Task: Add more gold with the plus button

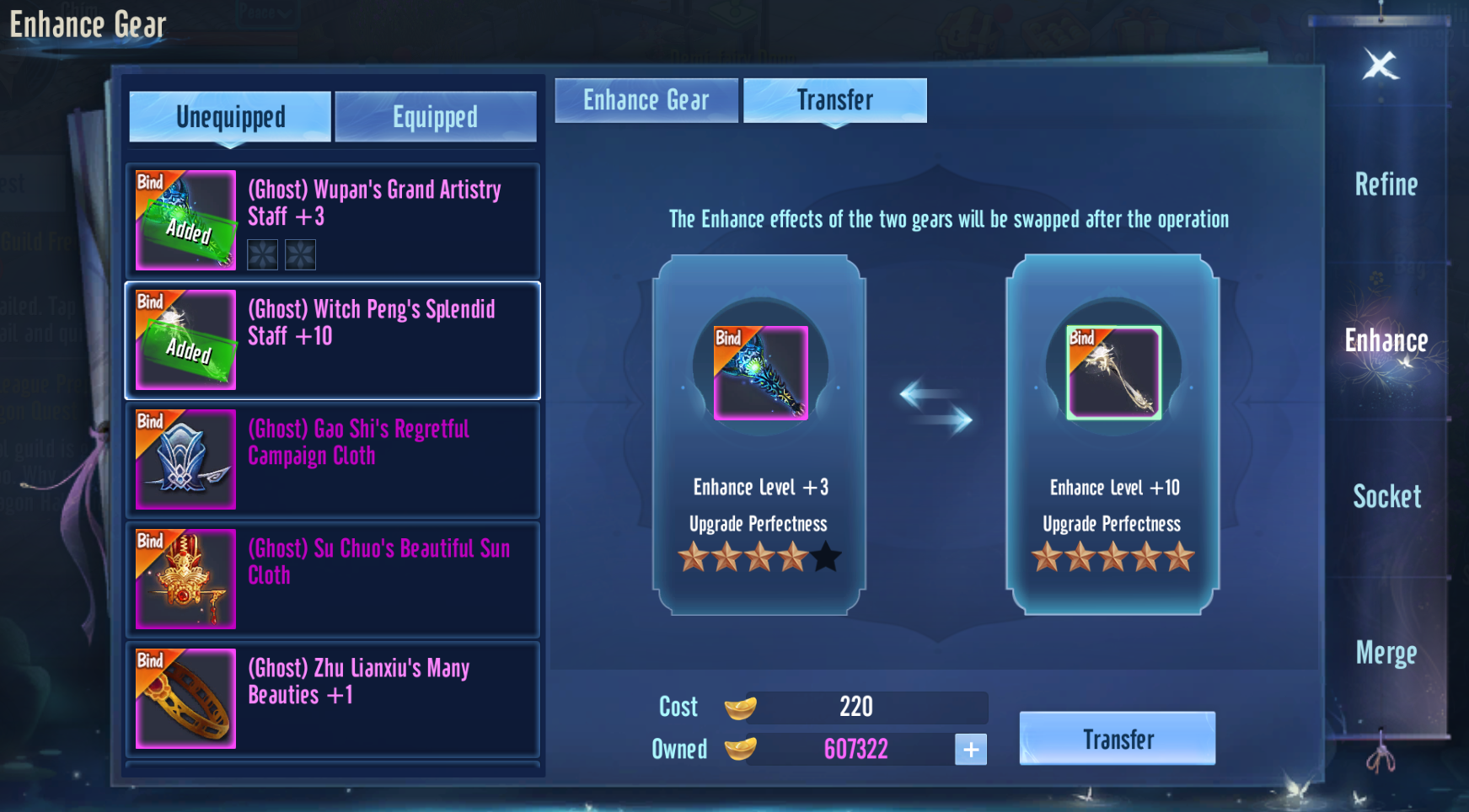Action: pos(970,749)
